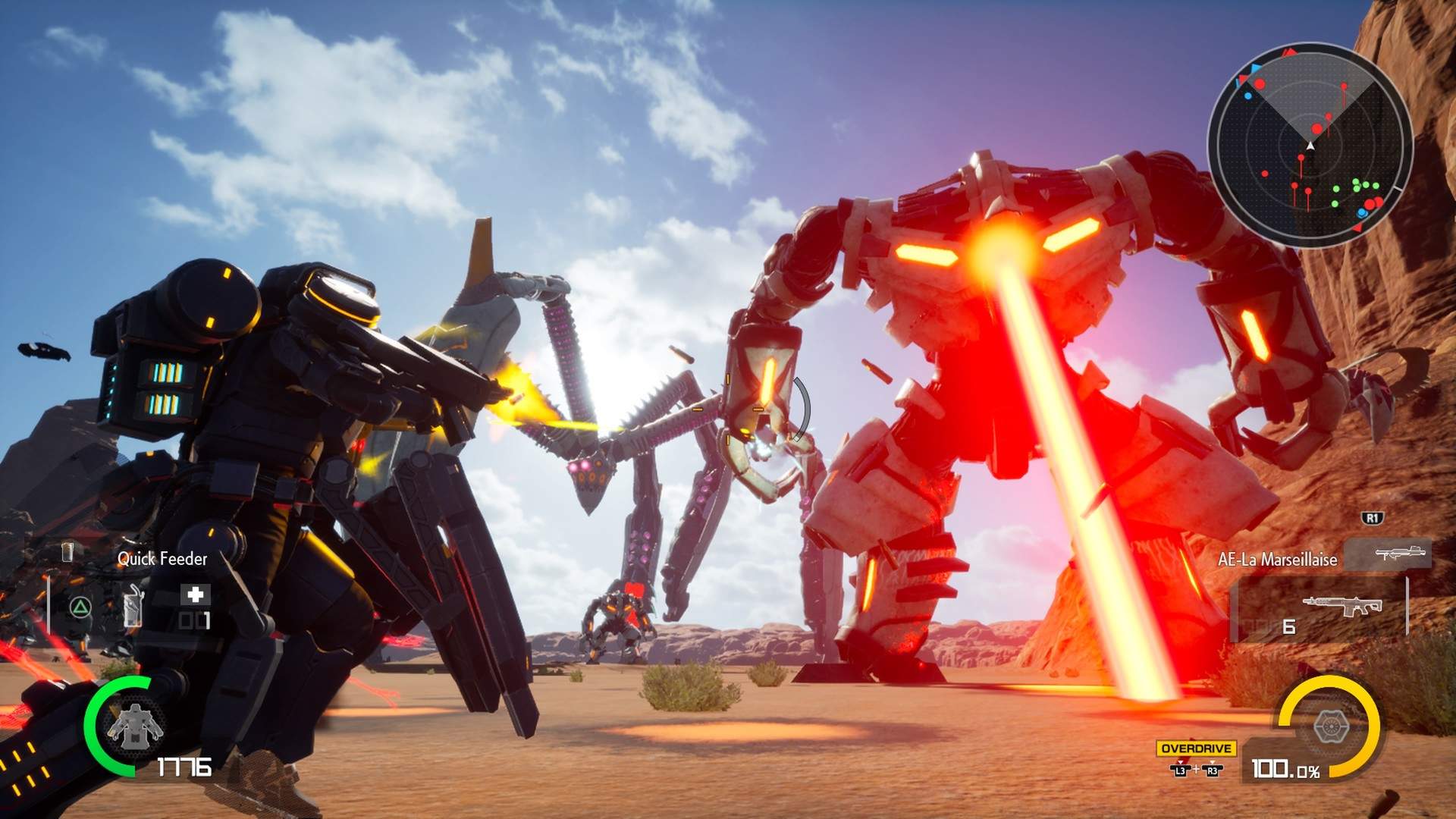The height and width of the screenshot is (819, 1456).
Task: Click the R1 button badge
Action: click(1373, 518)
